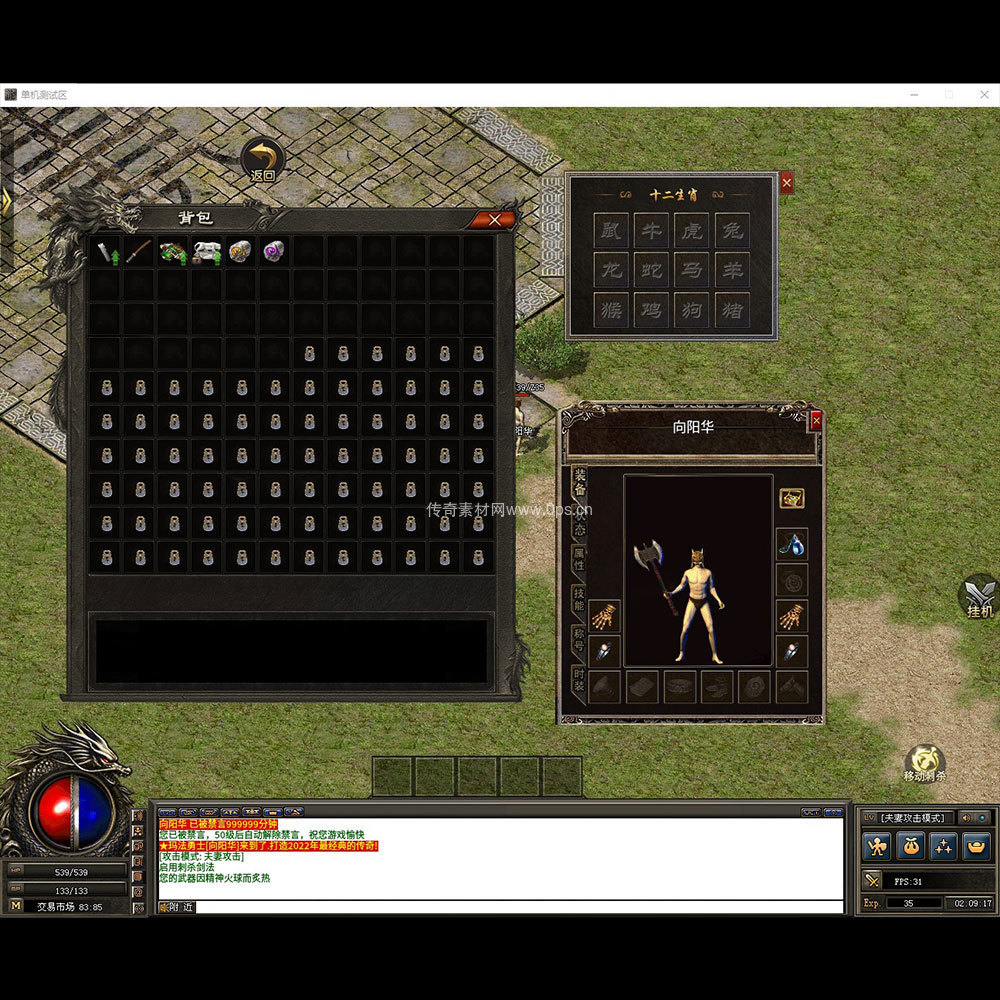
Task: Activate the 移动刺杀 skill button
Action: click(x=925, y=763)
